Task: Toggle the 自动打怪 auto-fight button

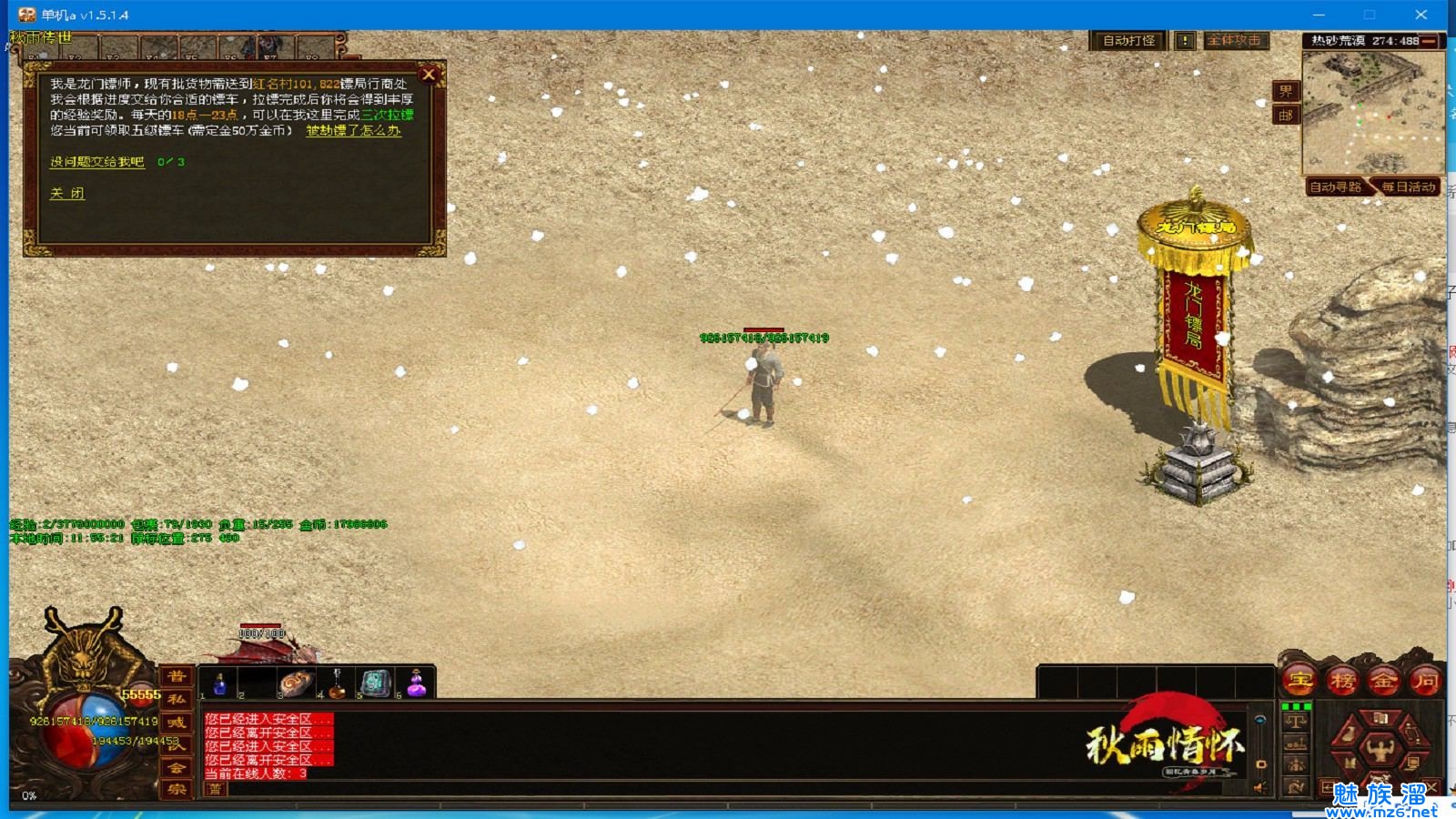Action: click(1128, 41)
